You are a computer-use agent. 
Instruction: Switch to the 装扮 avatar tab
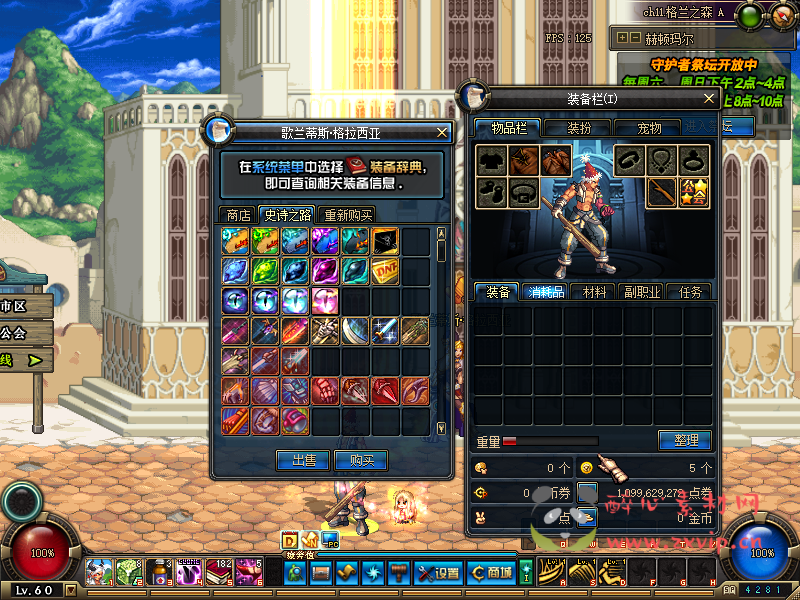pyautogui.click(x=580, y=128)
